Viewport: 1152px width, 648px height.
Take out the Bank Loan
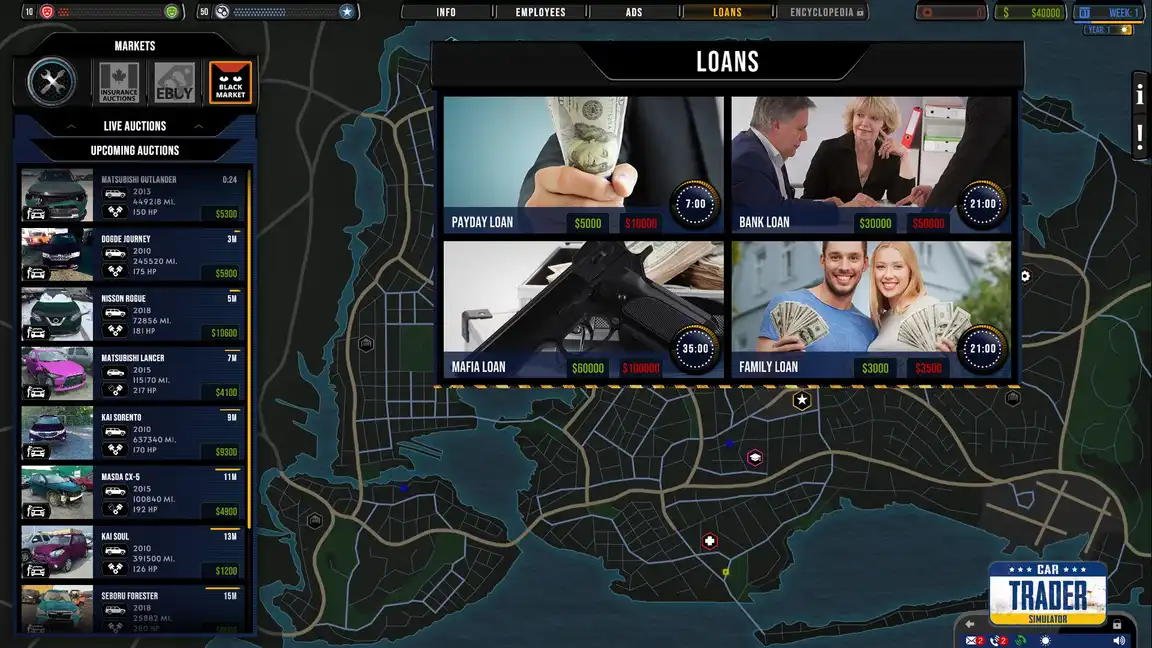tap(871, 165)
